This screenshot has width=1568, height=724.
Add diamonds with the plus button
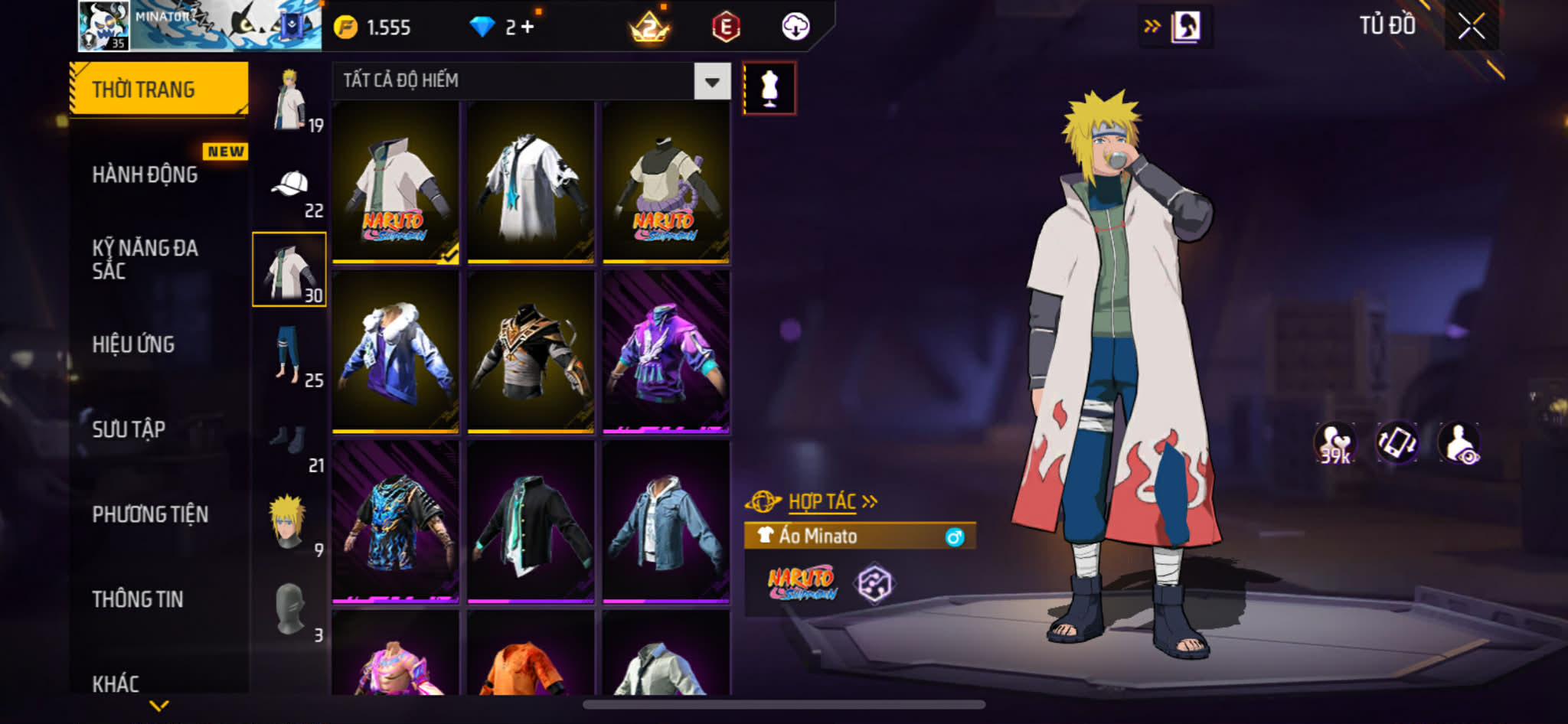point(528,27)
